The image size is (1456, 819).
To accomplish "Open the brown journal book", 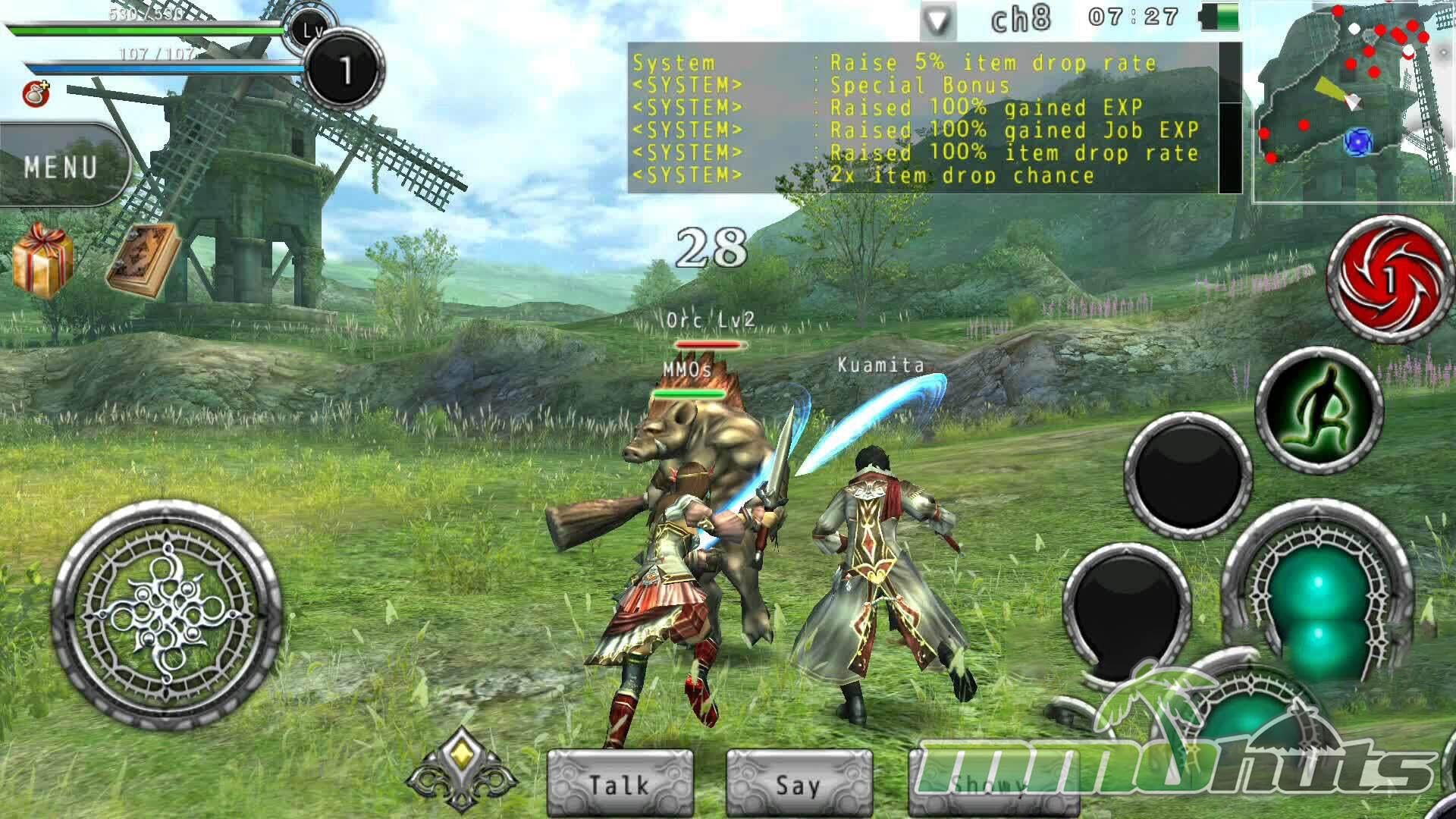I will click(143, 260).
